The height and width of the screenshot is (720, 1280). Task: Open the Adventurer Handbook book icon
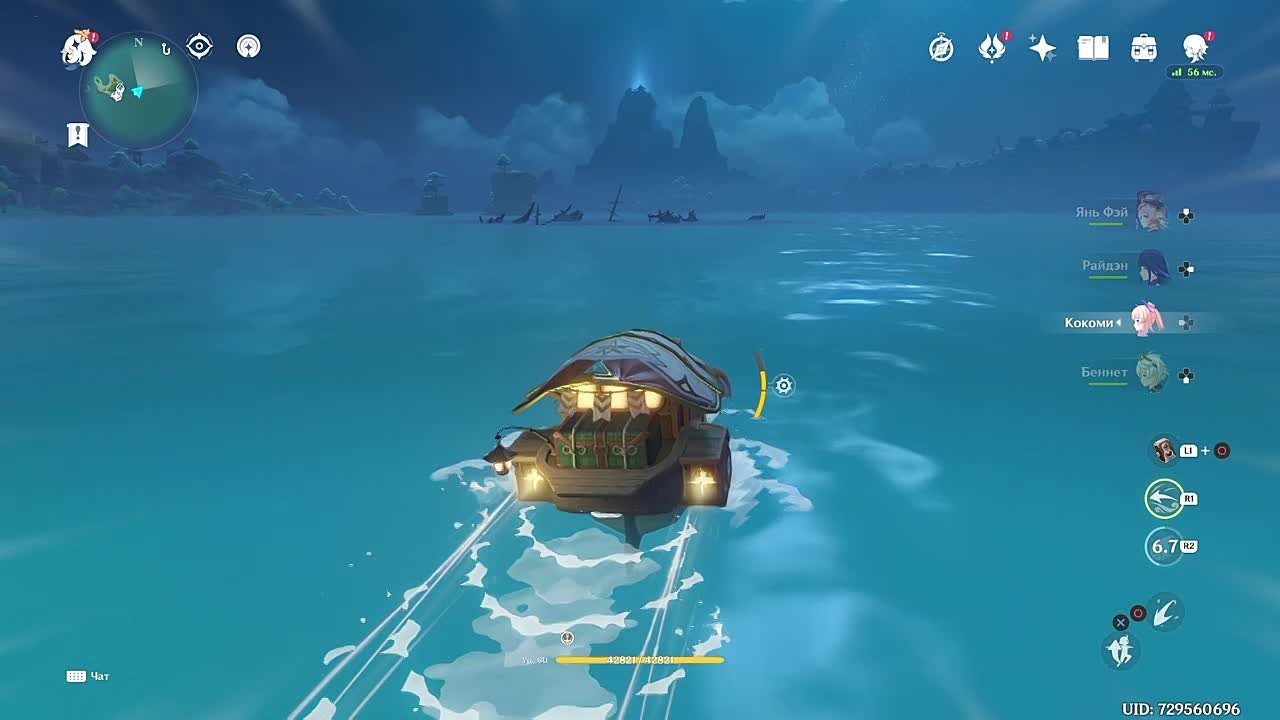[x=1093, y=48]
